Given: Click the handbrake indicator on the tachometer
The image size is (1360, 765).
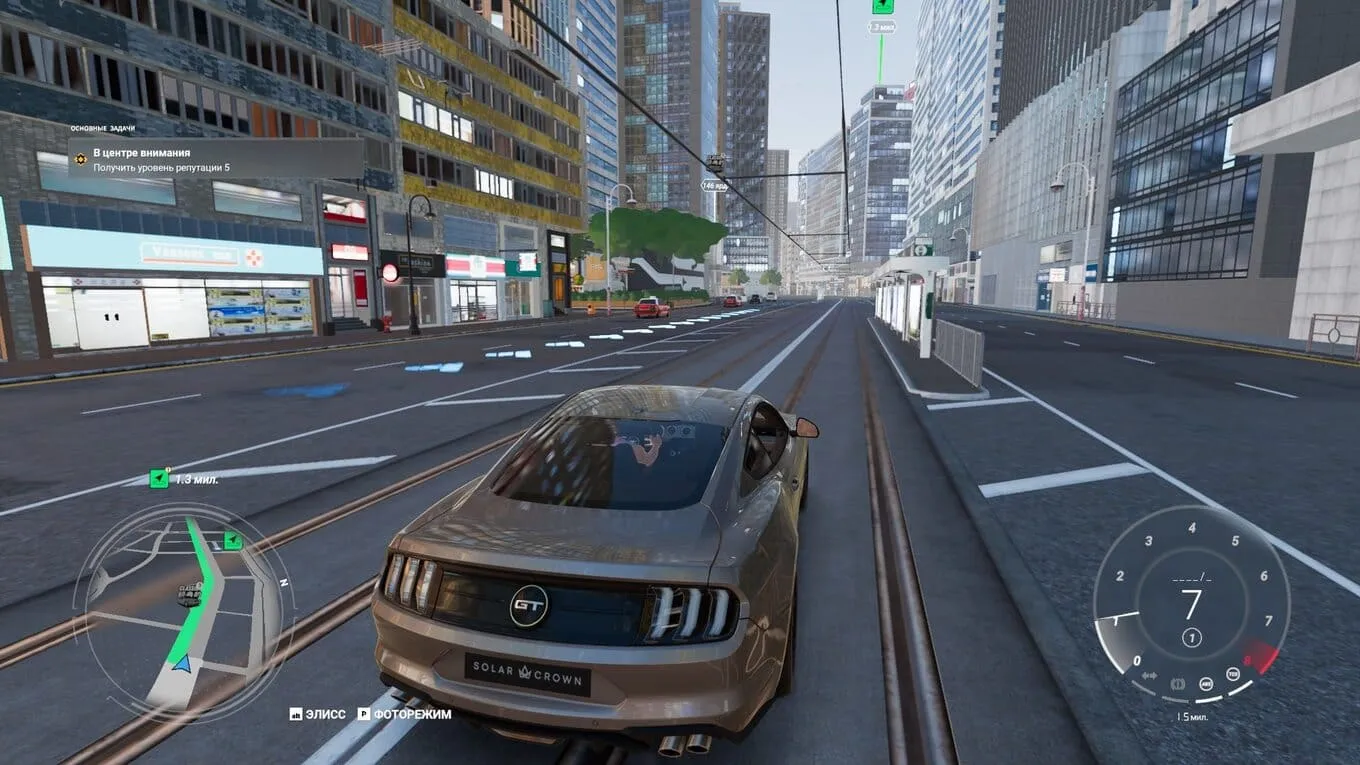Looking at the screenshot, I should click(1179, 684).
